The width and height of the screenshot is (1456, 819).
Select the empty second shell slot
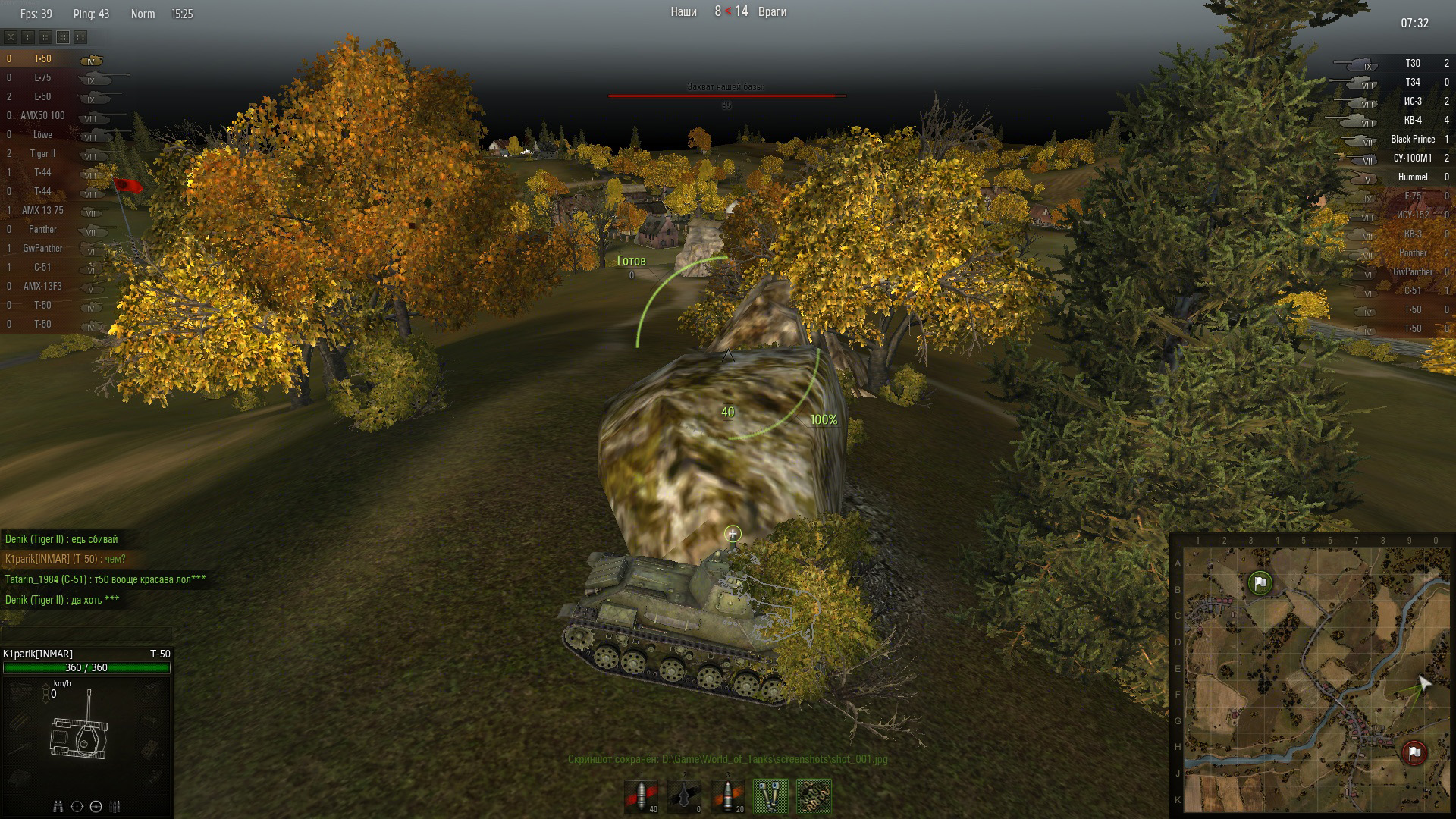685,796
